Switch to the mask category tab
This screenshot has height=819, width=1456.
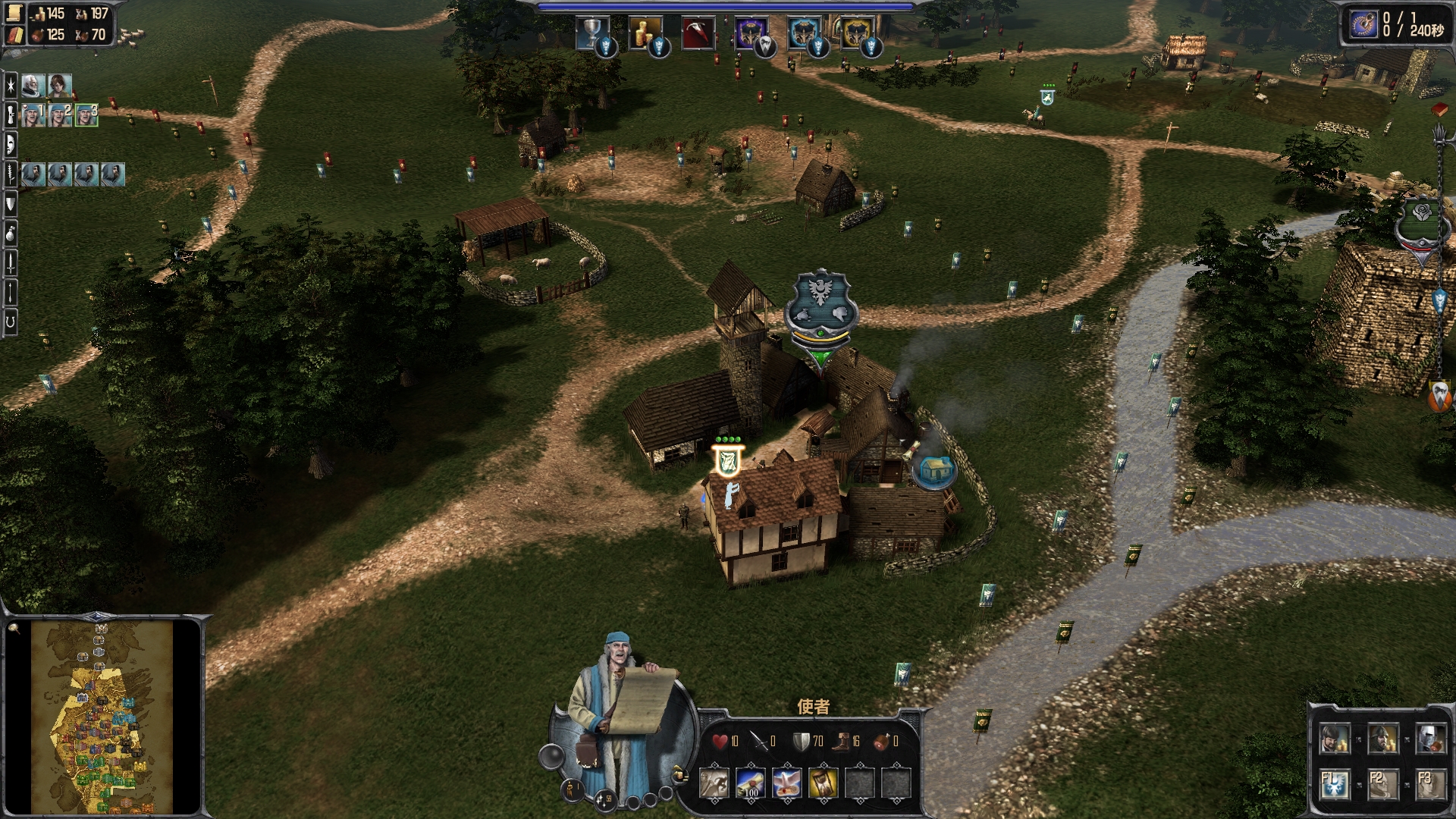[x=11, y=144]
